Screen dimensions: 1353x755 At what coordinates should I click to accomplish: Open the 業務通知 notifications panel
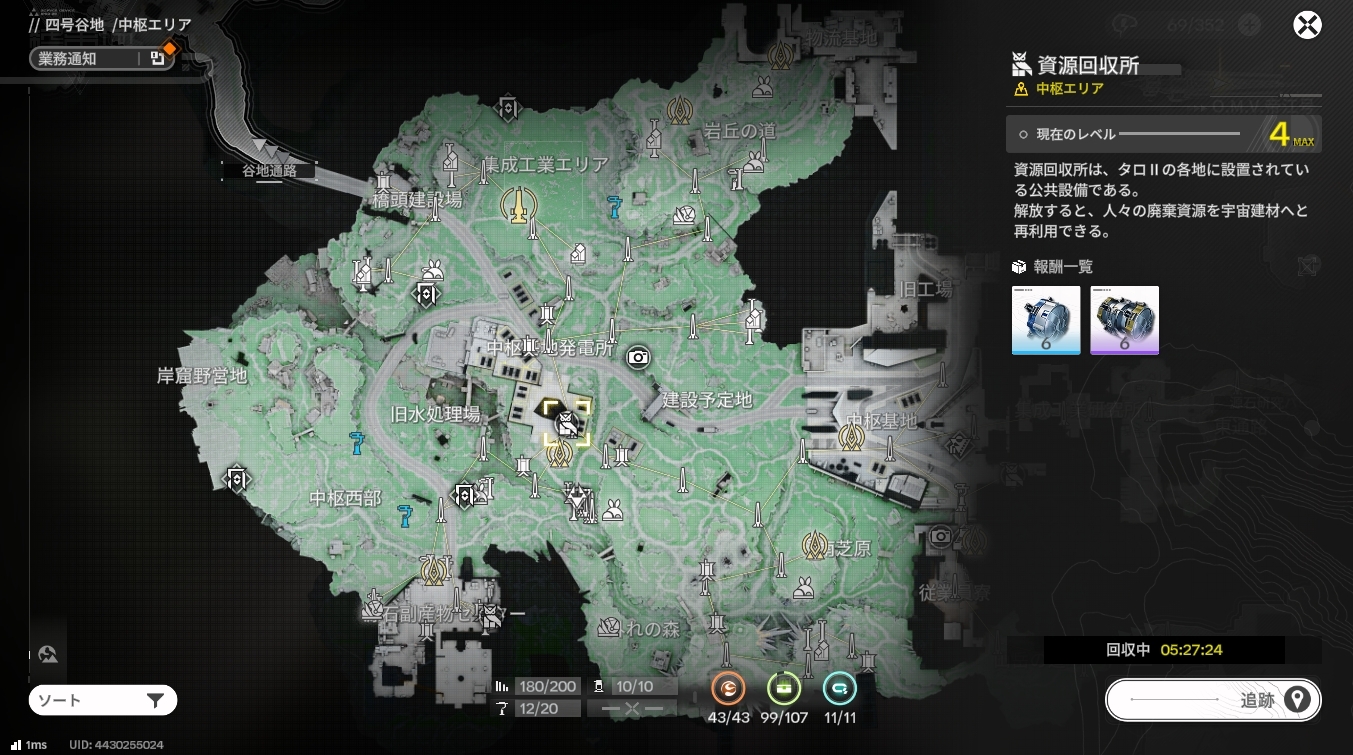(x=100, y=59)
